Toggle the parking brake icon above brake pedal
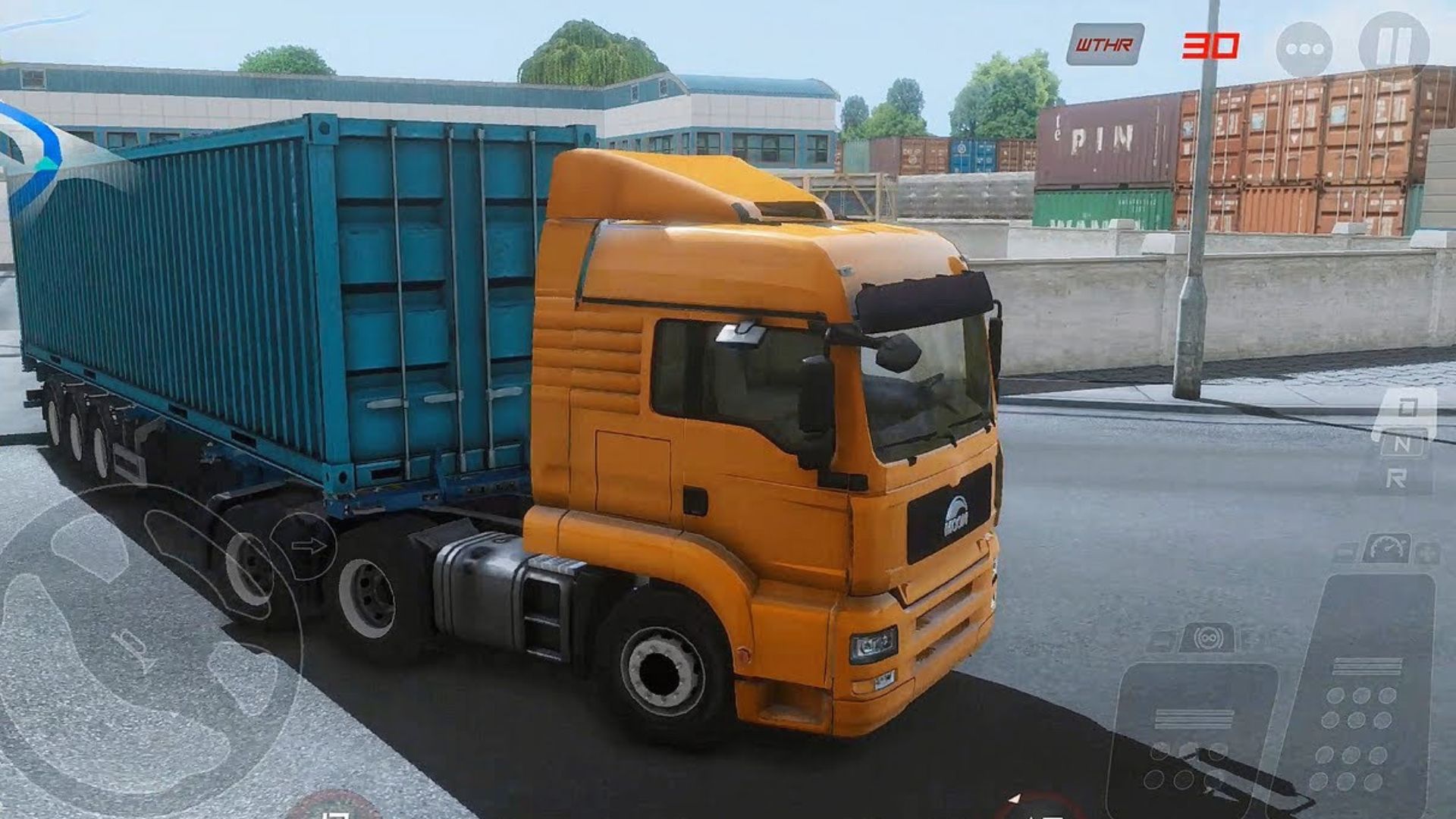Viewport: 1456px width, 819px height. (1207, 639)
